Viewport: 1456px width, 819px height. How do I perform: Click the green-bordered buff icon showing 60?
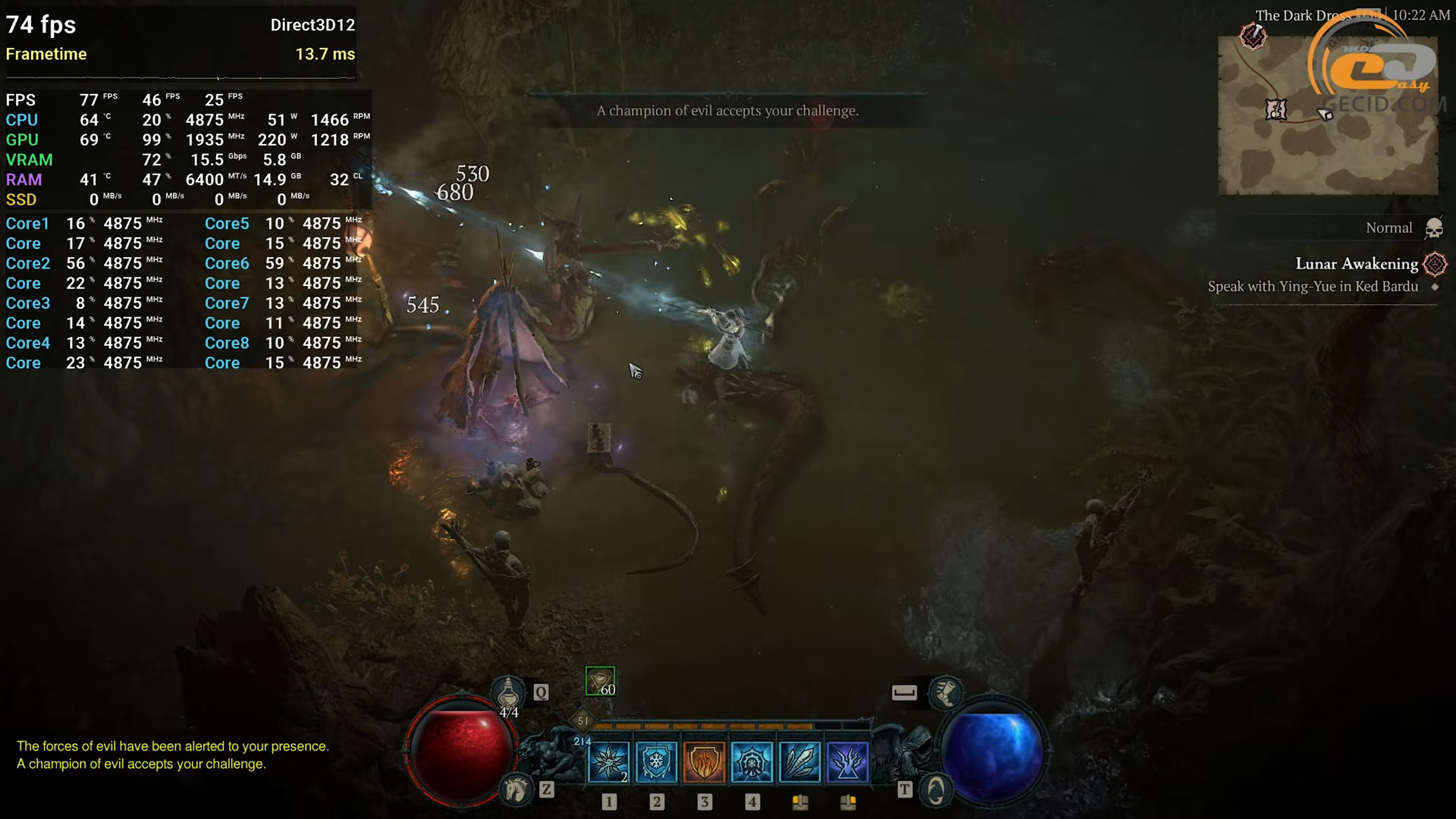pyautogui.click(x=600, y=681)
